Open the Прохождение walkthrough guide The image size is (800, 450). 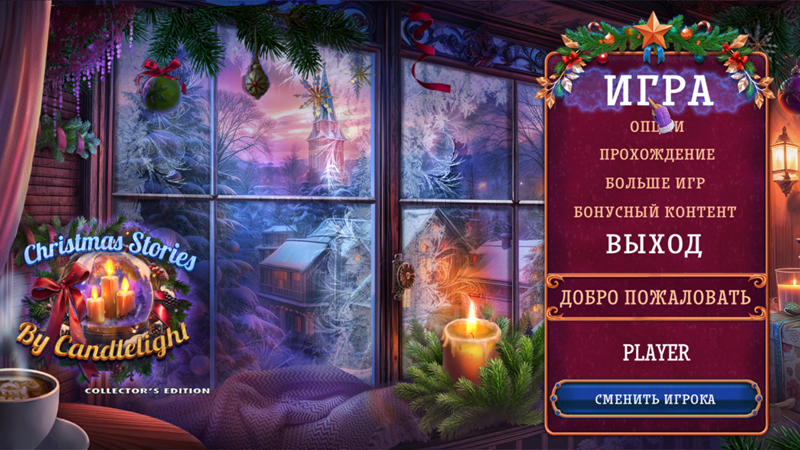(657, 155)
